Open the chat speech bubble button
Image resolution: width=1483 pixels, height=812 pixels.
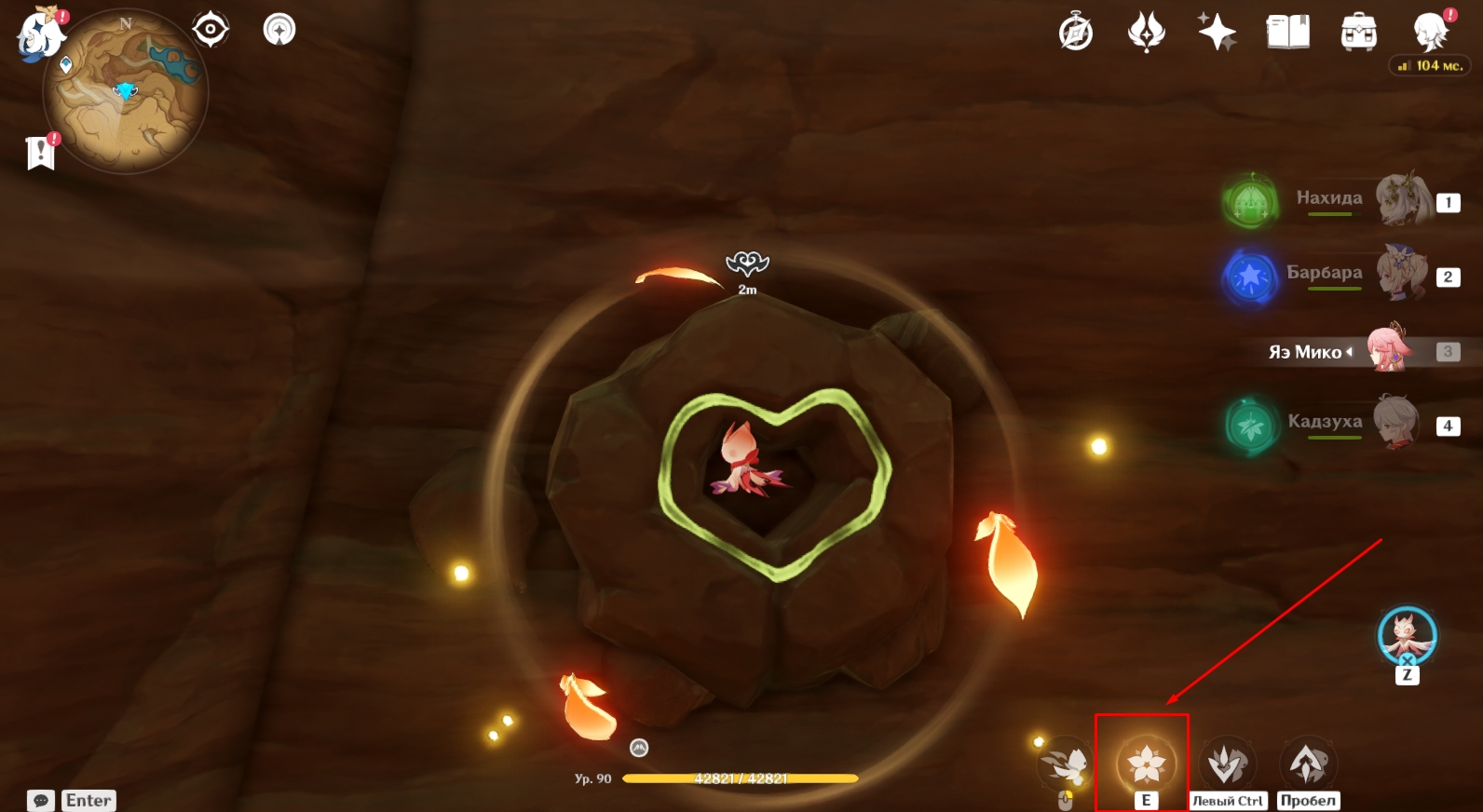point(41,801)
